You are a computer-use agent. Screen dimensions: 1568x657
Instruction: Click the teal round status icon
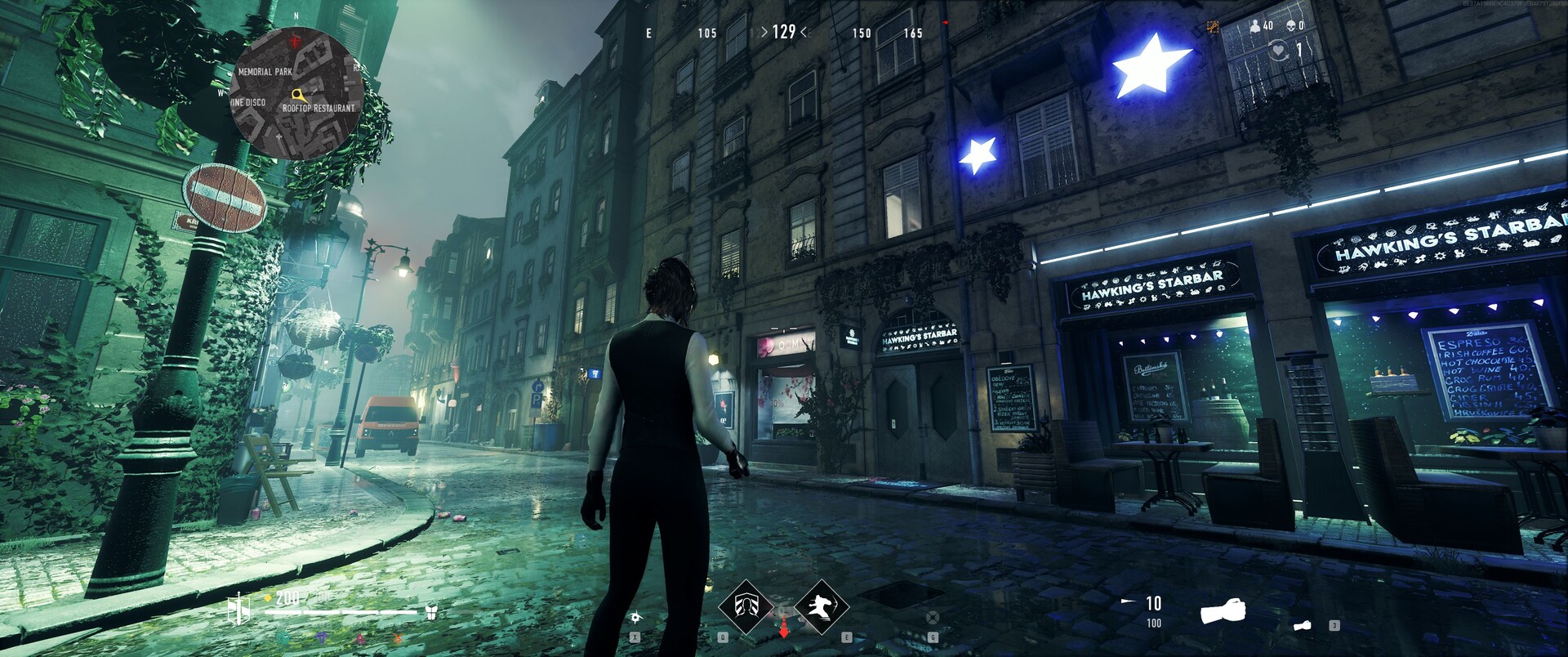coord(283,637)
